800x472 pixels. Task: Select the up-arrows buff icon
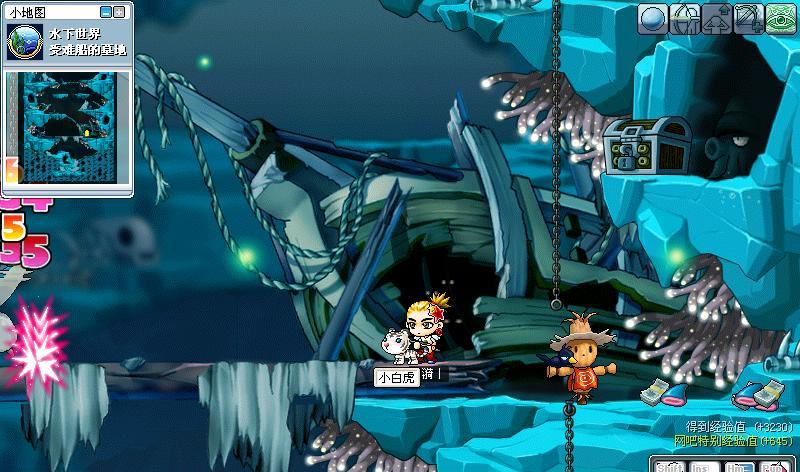point(717,18)
